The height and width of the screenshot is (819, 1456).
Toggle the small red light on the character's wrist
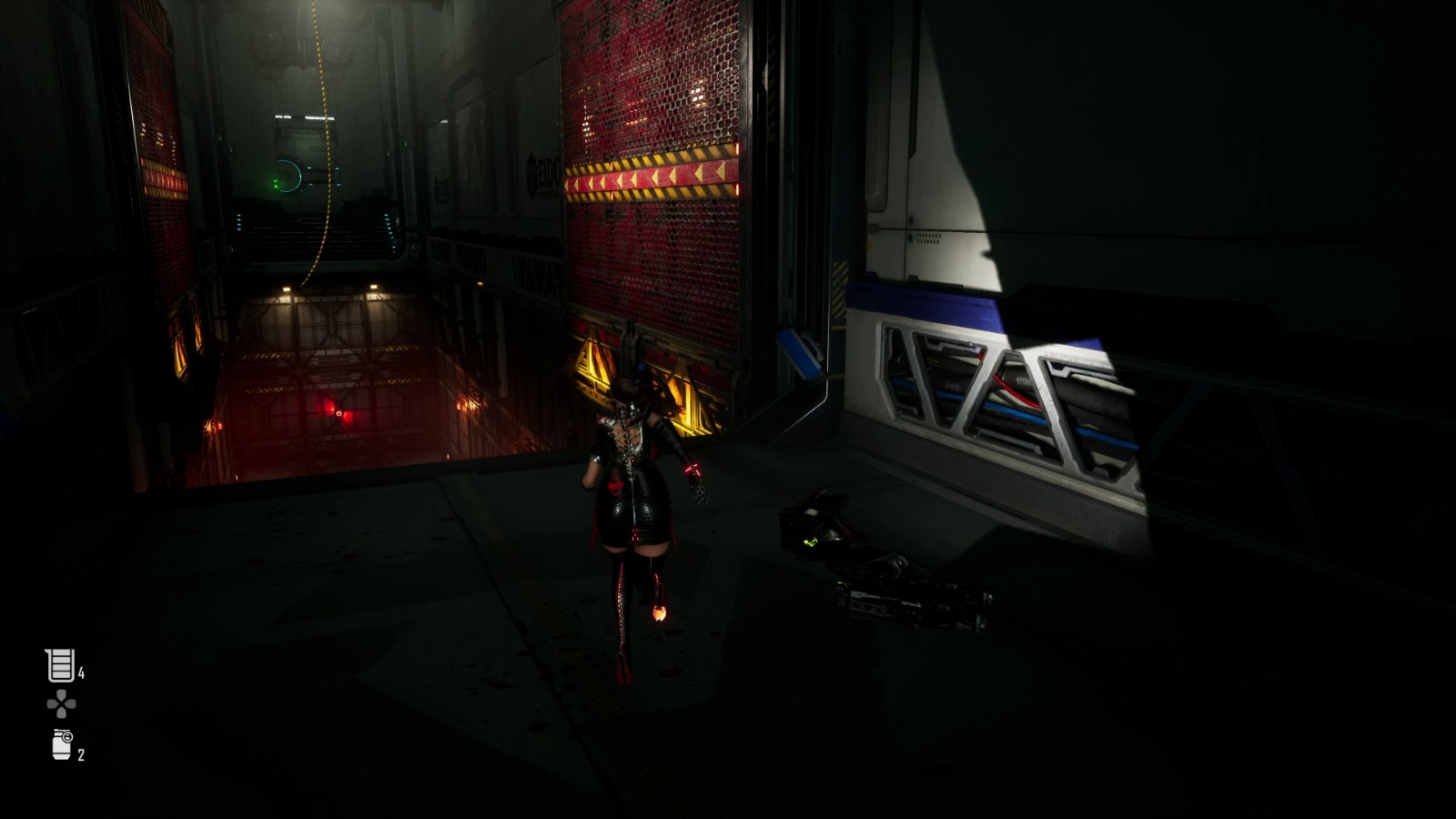pyautogui.click(x=693, y=466)
